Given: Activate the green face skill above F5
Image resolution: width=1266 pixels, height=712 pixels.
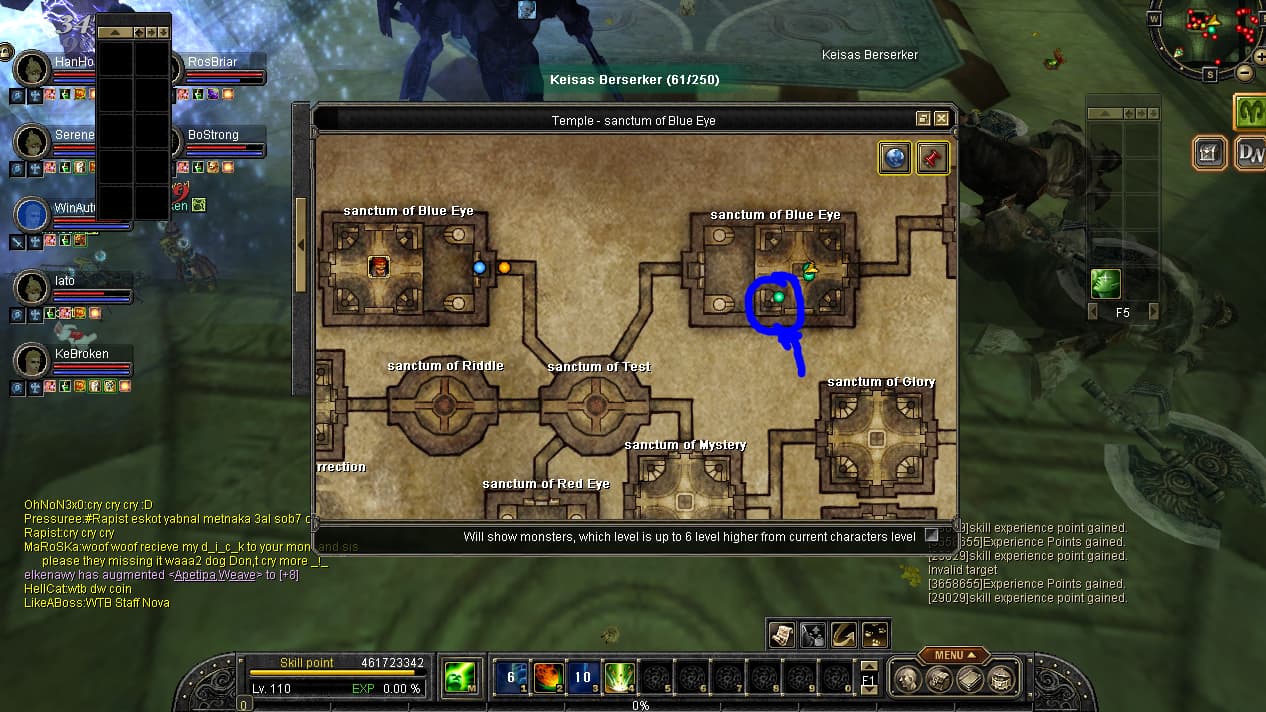Looking at the screenshot, I should [1105, 284].
